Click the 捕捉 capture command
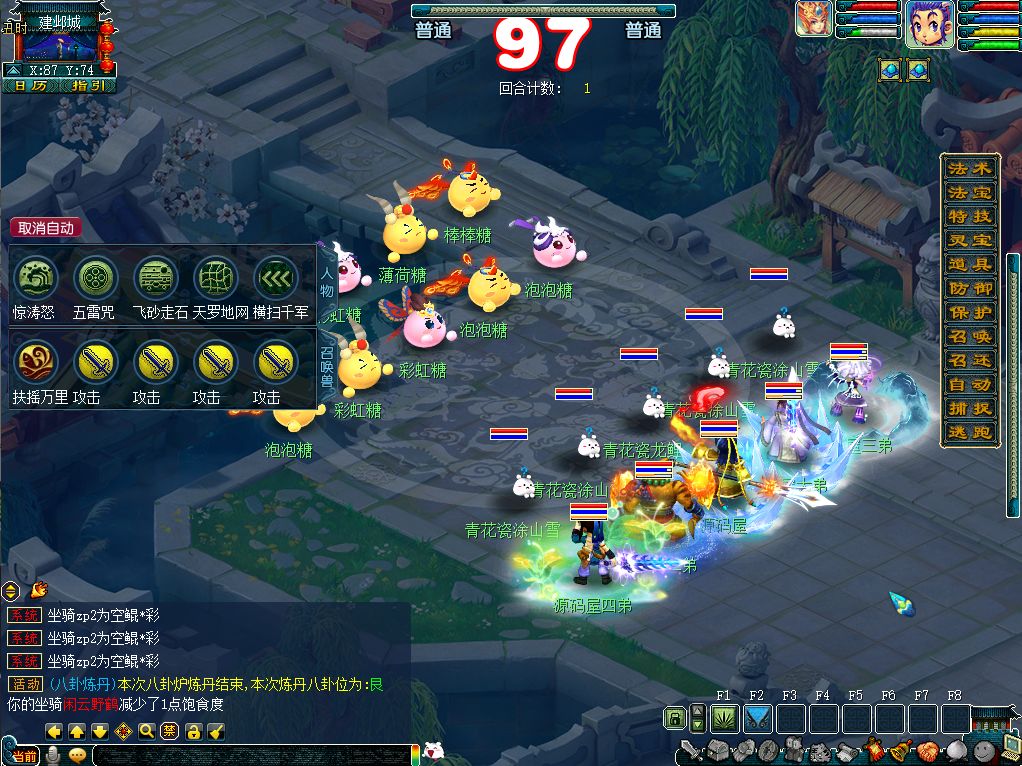The image size is (1022, 766). 969,408
